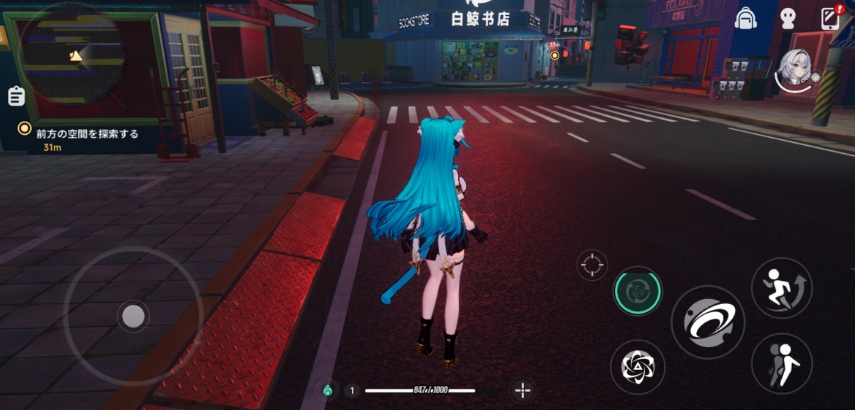Open the phone with red notification

coord(829,18)
